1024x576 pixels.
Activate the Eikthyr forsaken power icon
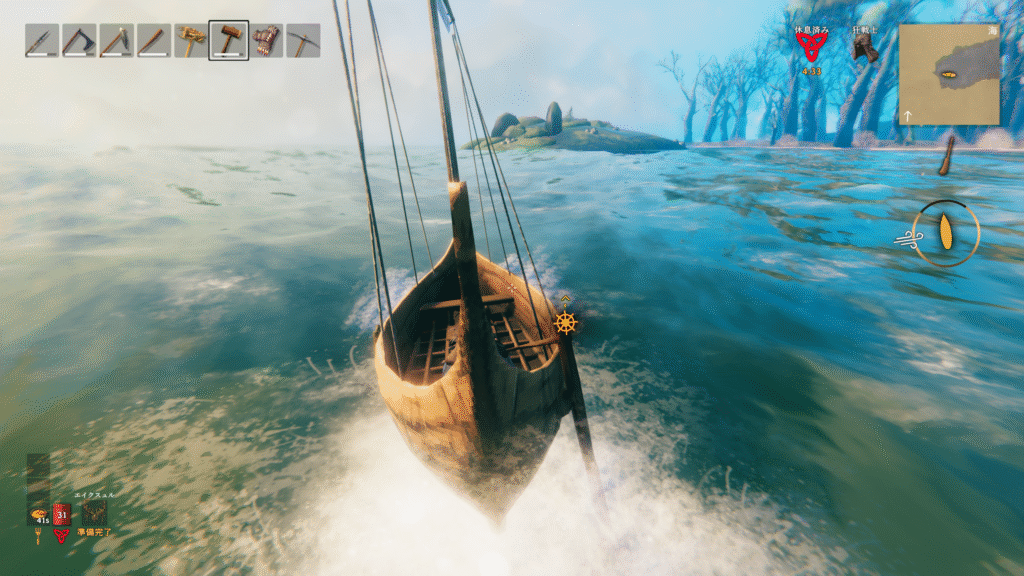pos(94,512)
